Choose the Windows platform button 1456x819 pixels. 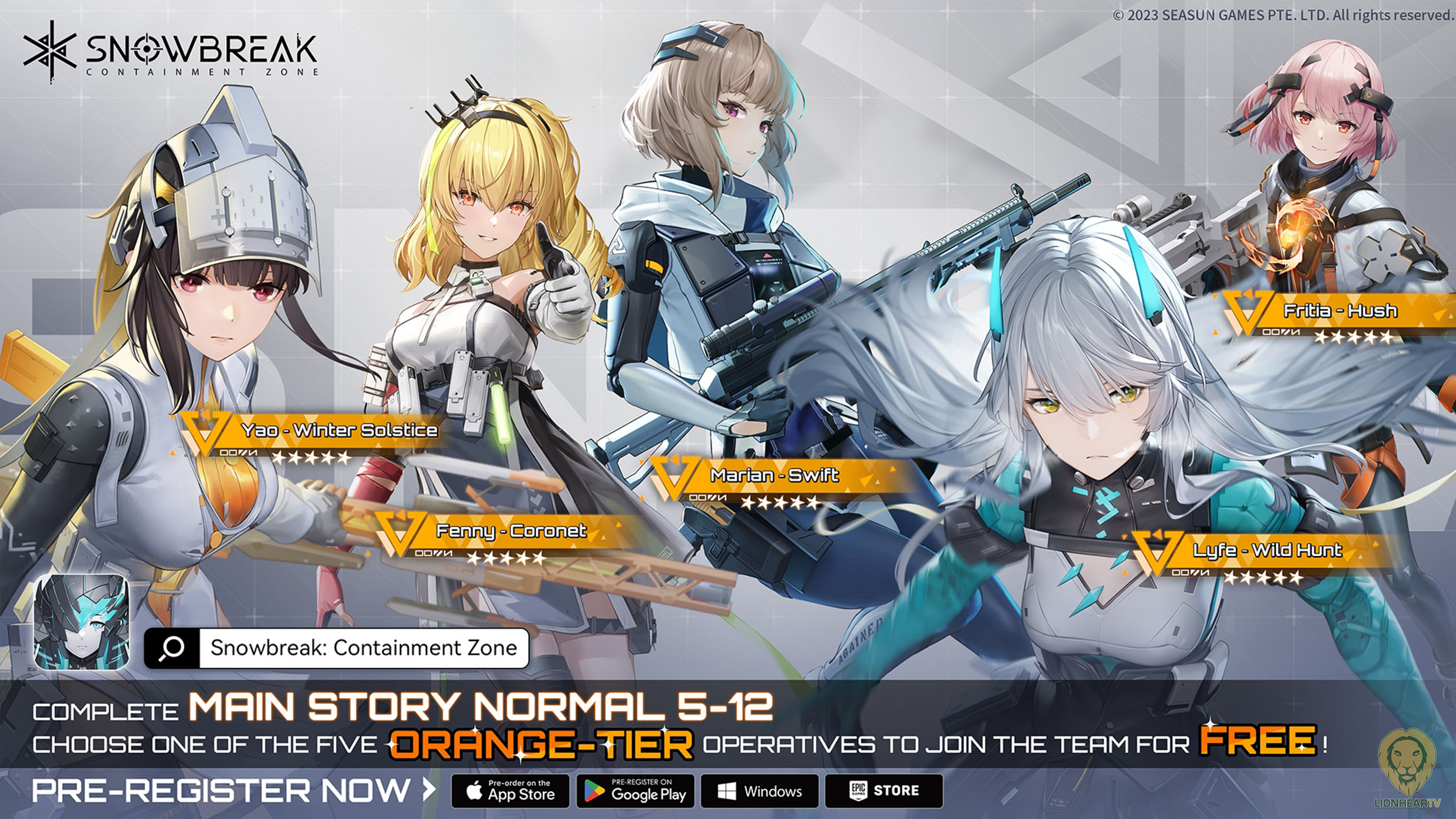pyautogui.click(x=759, y=791)
